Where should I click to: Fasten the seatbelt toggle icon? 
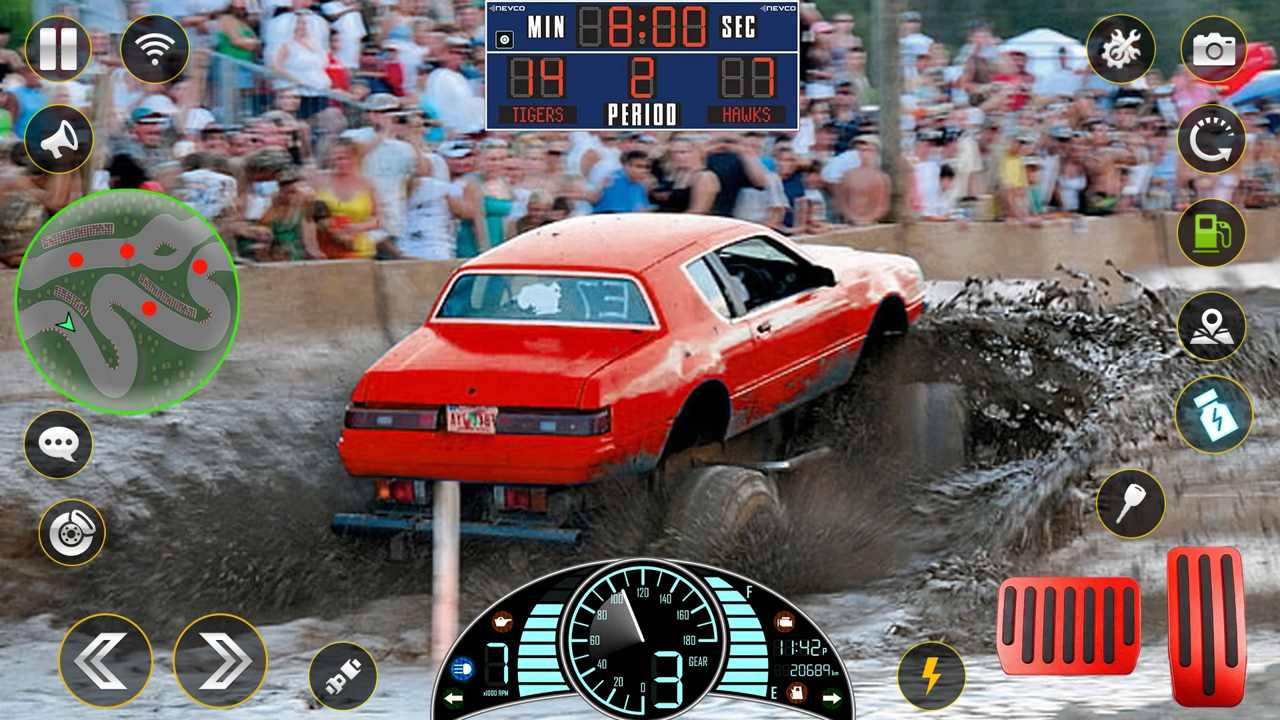coord(341,676)
